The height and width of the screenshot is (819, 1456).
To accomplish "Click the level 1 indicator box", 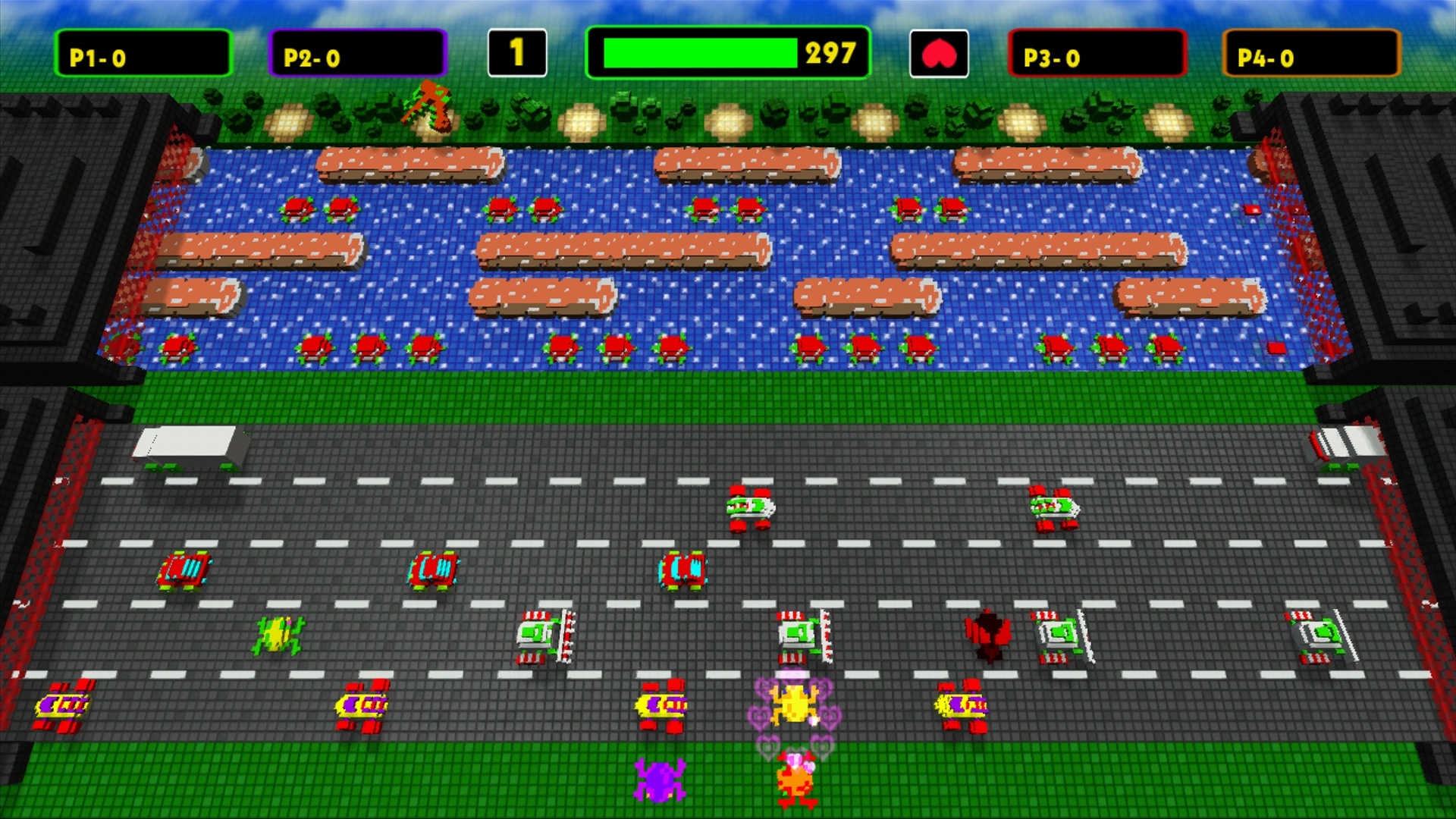I will (x=519, y=52).
